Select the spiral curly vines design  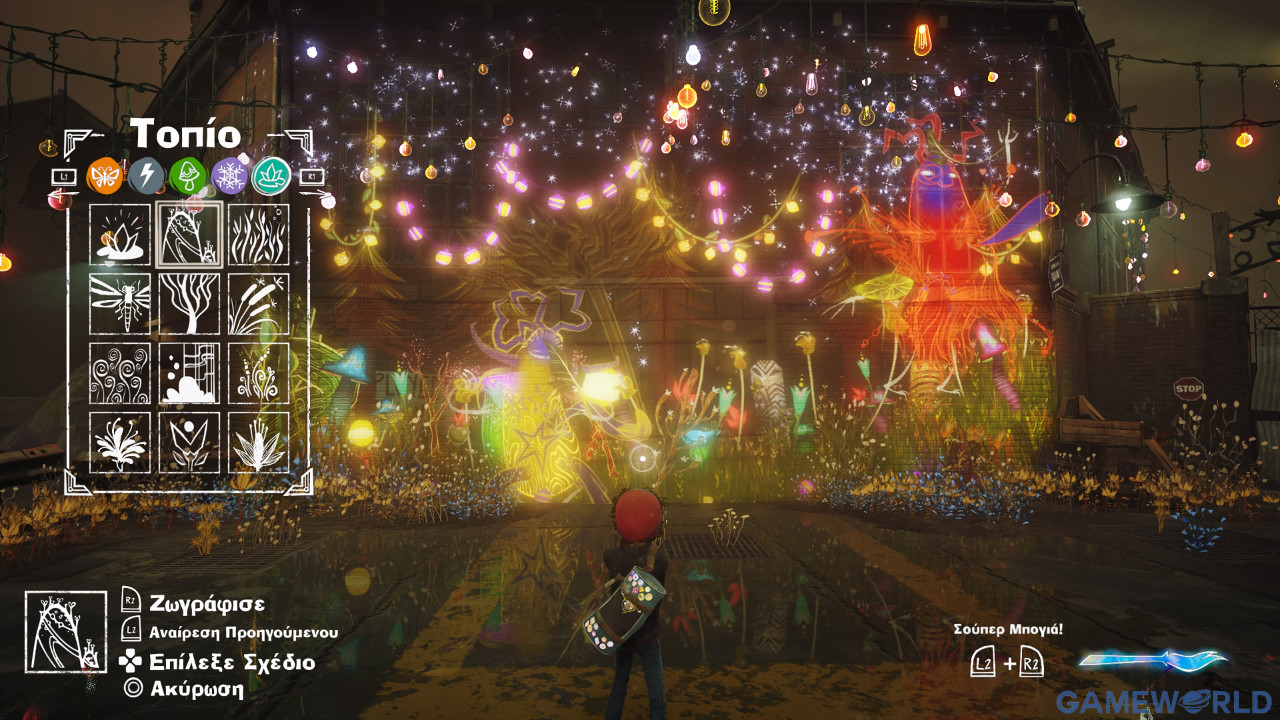(120, 373)
